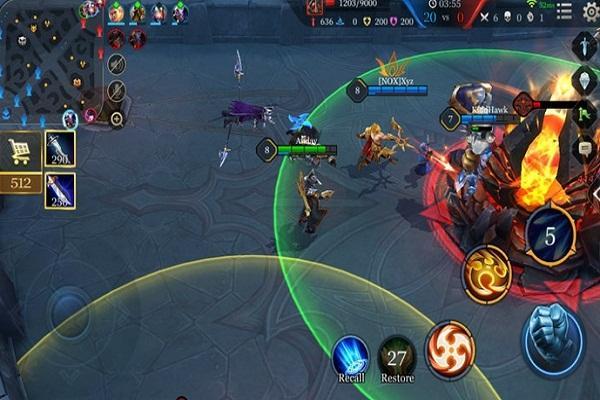Viewport: 600px width, 400px height.
Task: Activate the Restore spell
Action: tap(397, 357)
